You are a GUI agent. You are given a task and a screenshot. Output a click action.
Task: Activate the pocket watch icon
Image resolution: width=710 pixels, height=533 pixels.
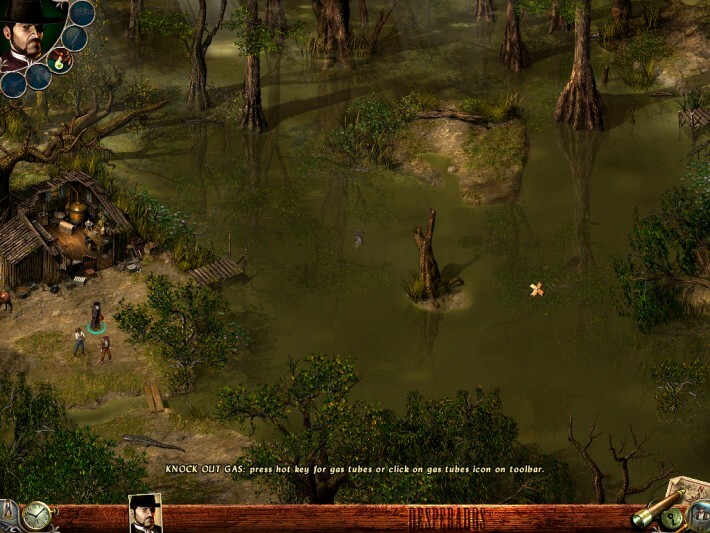(x=37, y=516)
